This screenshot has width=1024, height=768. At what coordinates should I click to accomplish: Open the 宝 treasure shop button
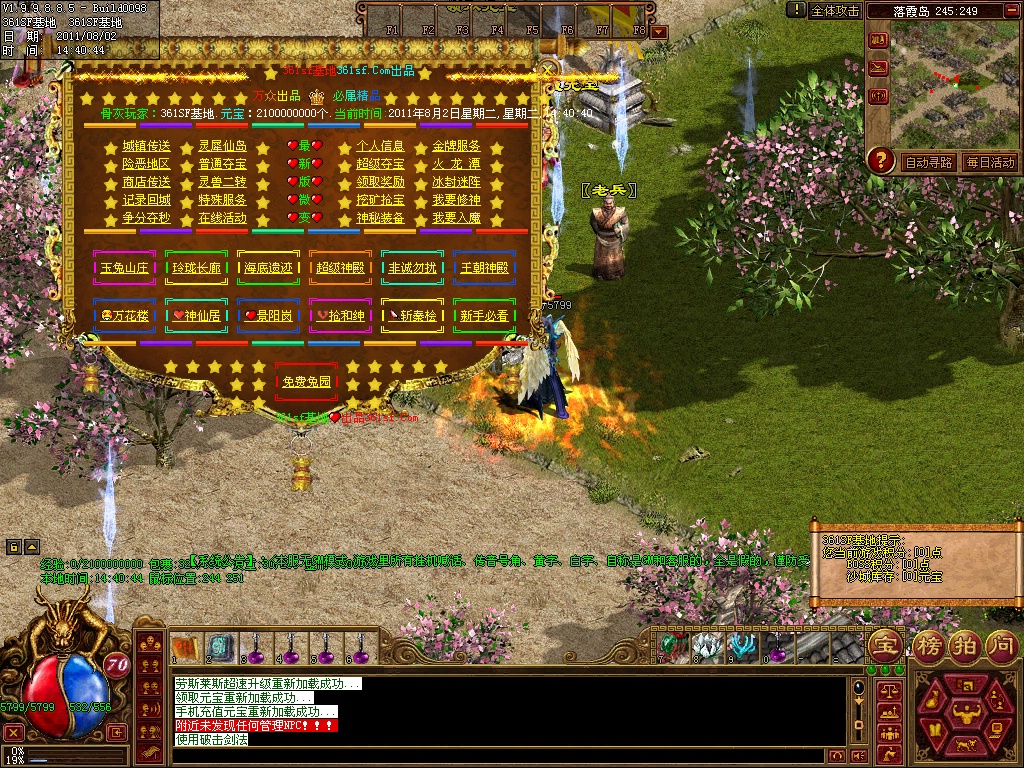tap(885, 644)
